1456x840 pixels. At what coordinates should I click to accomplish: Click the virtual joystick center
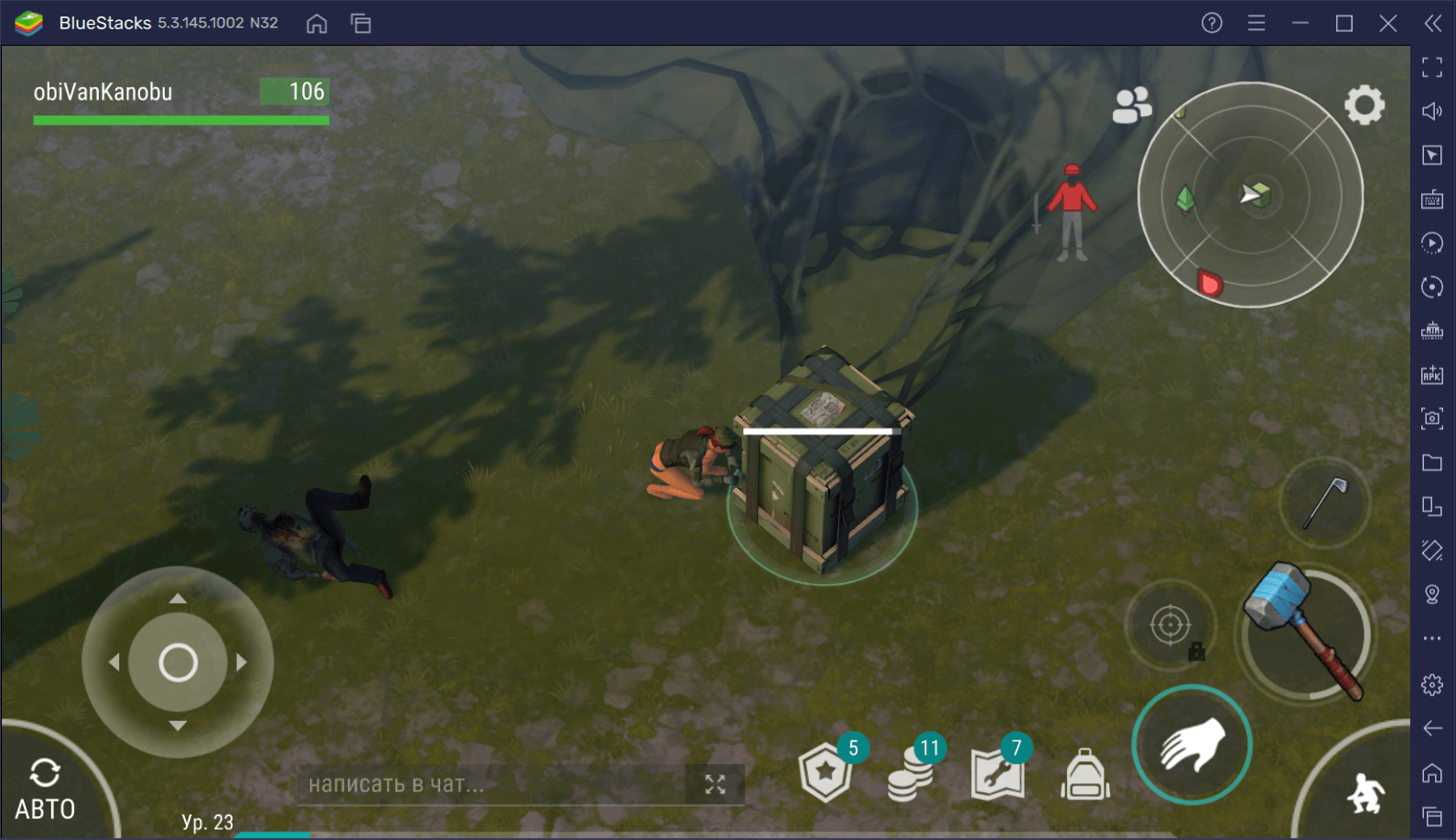[178, 662]
